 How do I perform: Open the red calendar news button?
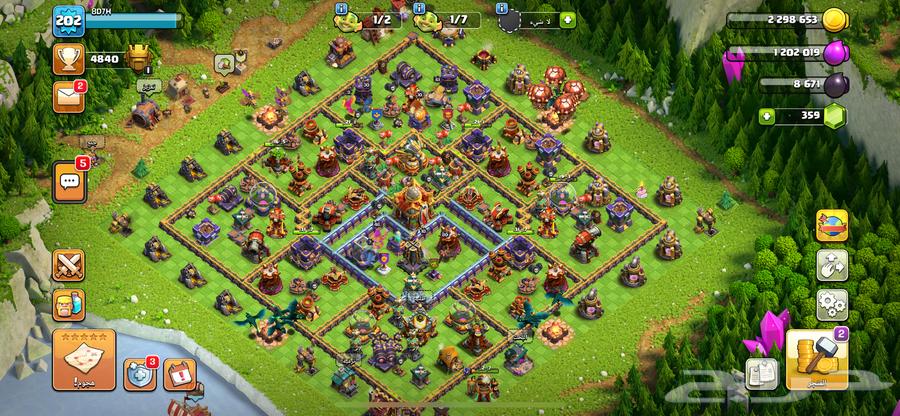pyautogui.click(x=179, y=374)
